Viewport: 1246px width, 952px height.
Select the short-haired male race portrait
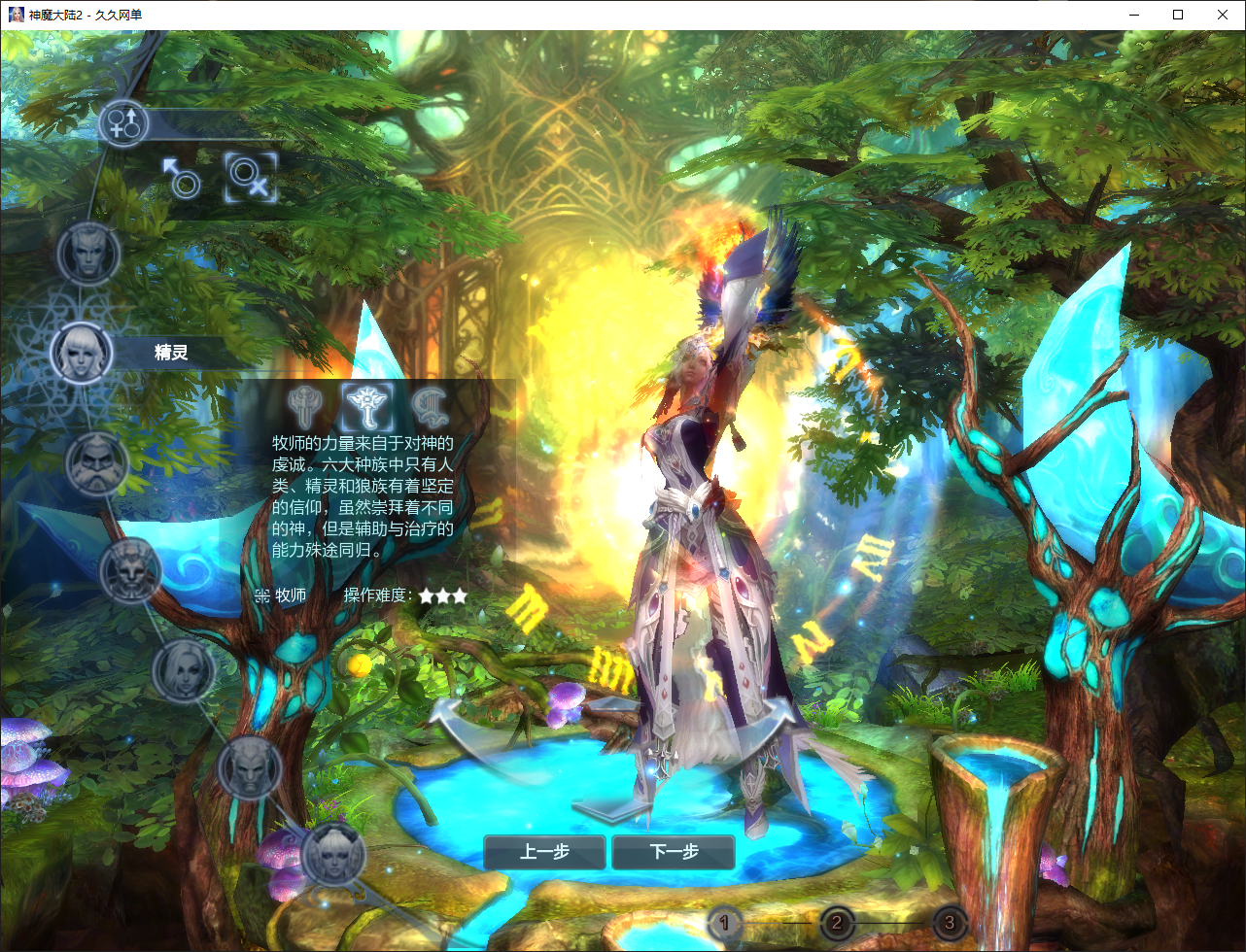88,255
